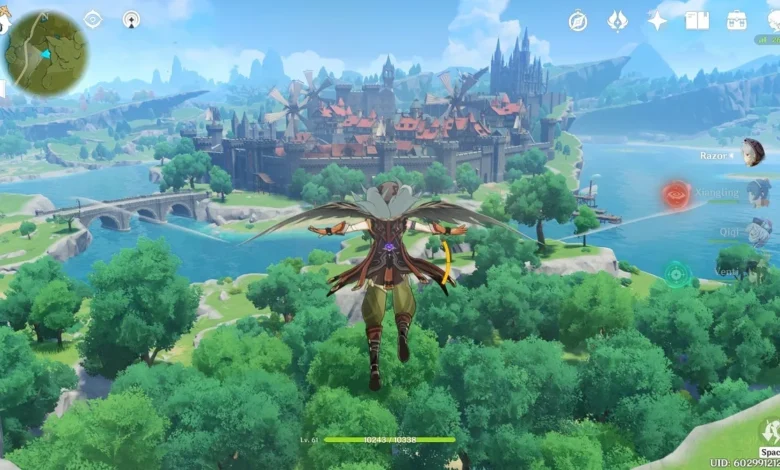Tap the round action button in the bottom-right corner
The image size is (780, 470).
[x=769, y=432]
